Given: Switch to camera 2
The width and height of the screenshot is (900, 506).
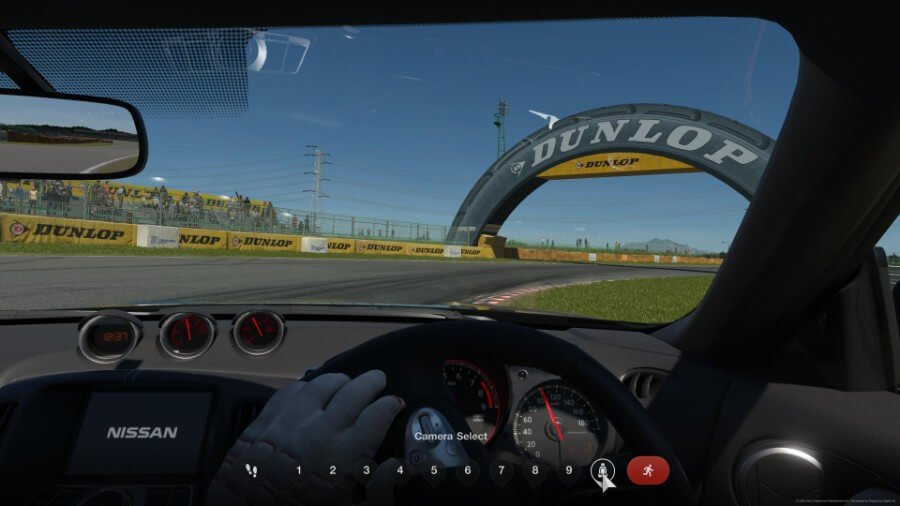Looking at the screenshot, I should coord(333,470).
